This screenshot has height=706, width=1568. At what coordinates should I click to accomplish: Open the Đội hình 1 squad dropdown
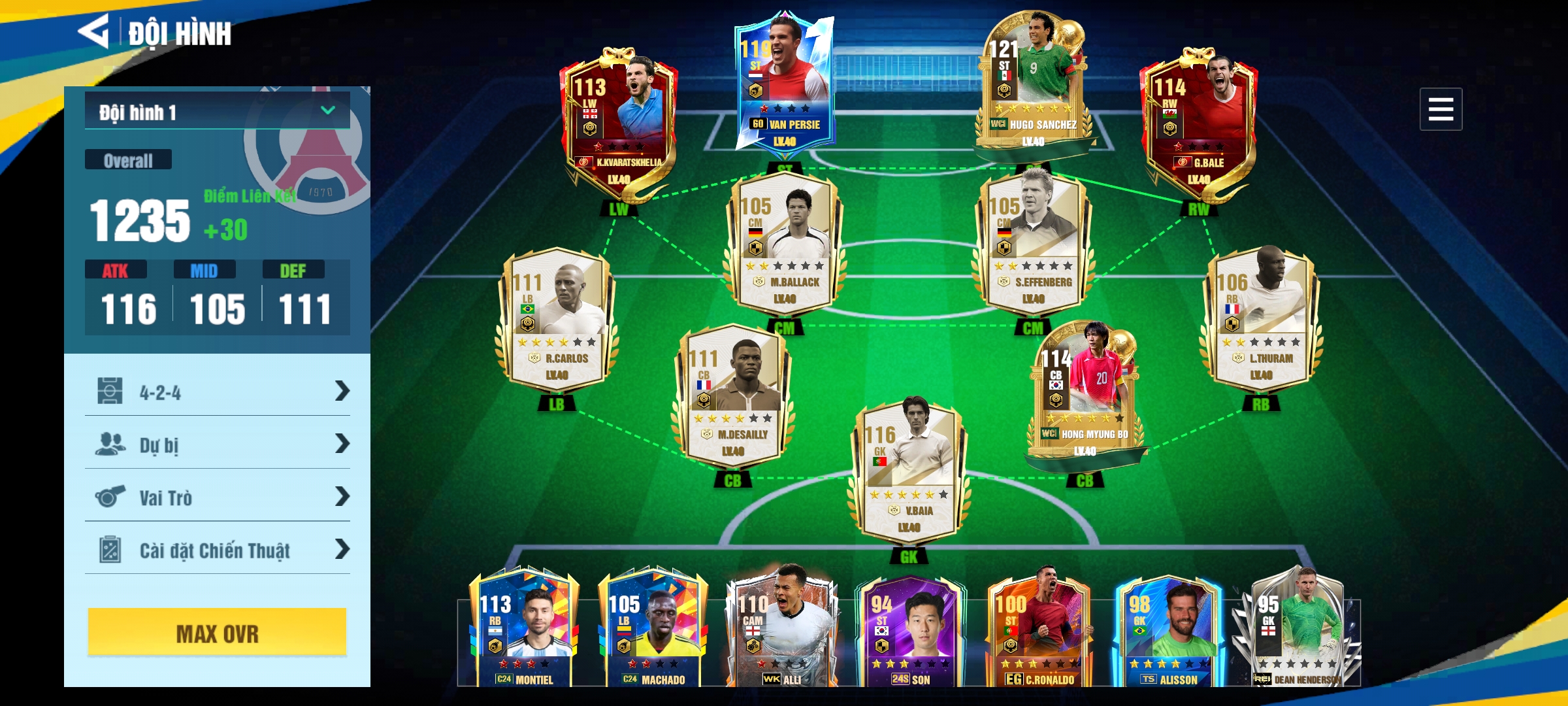(x=217, y=112)
